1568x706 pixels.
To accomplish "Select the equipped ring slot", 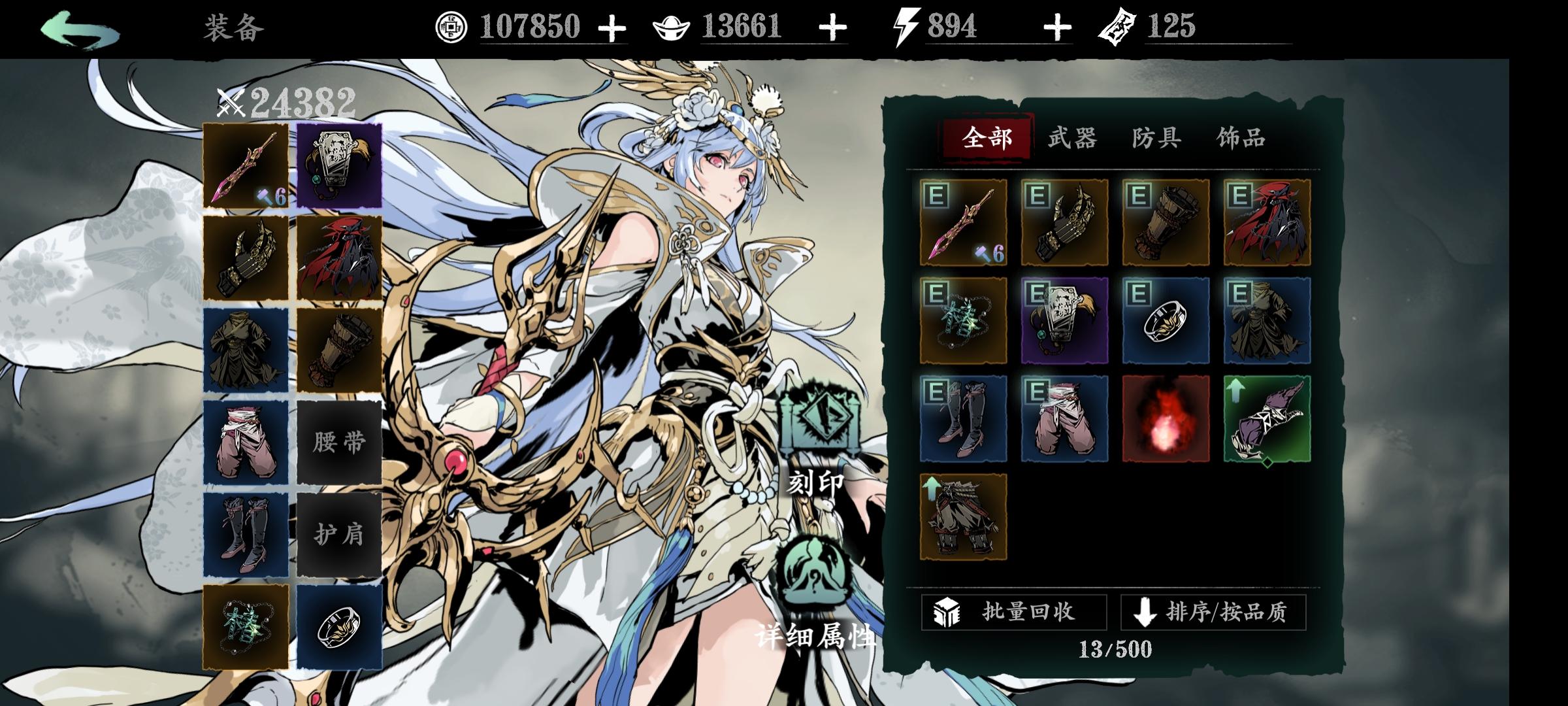I will point(338,623).
